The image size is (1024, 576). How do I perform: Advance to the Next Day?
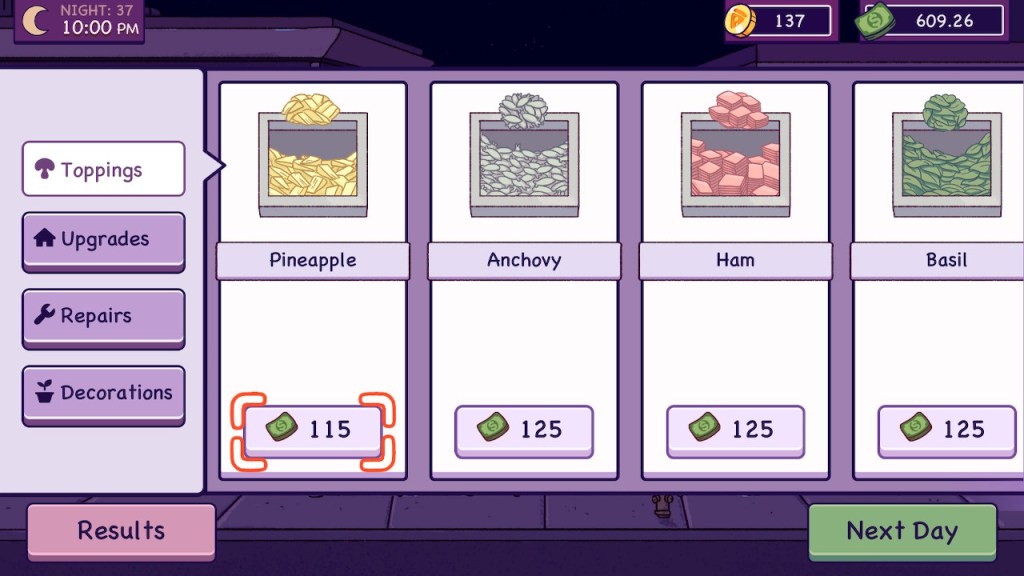pos(902,531)
